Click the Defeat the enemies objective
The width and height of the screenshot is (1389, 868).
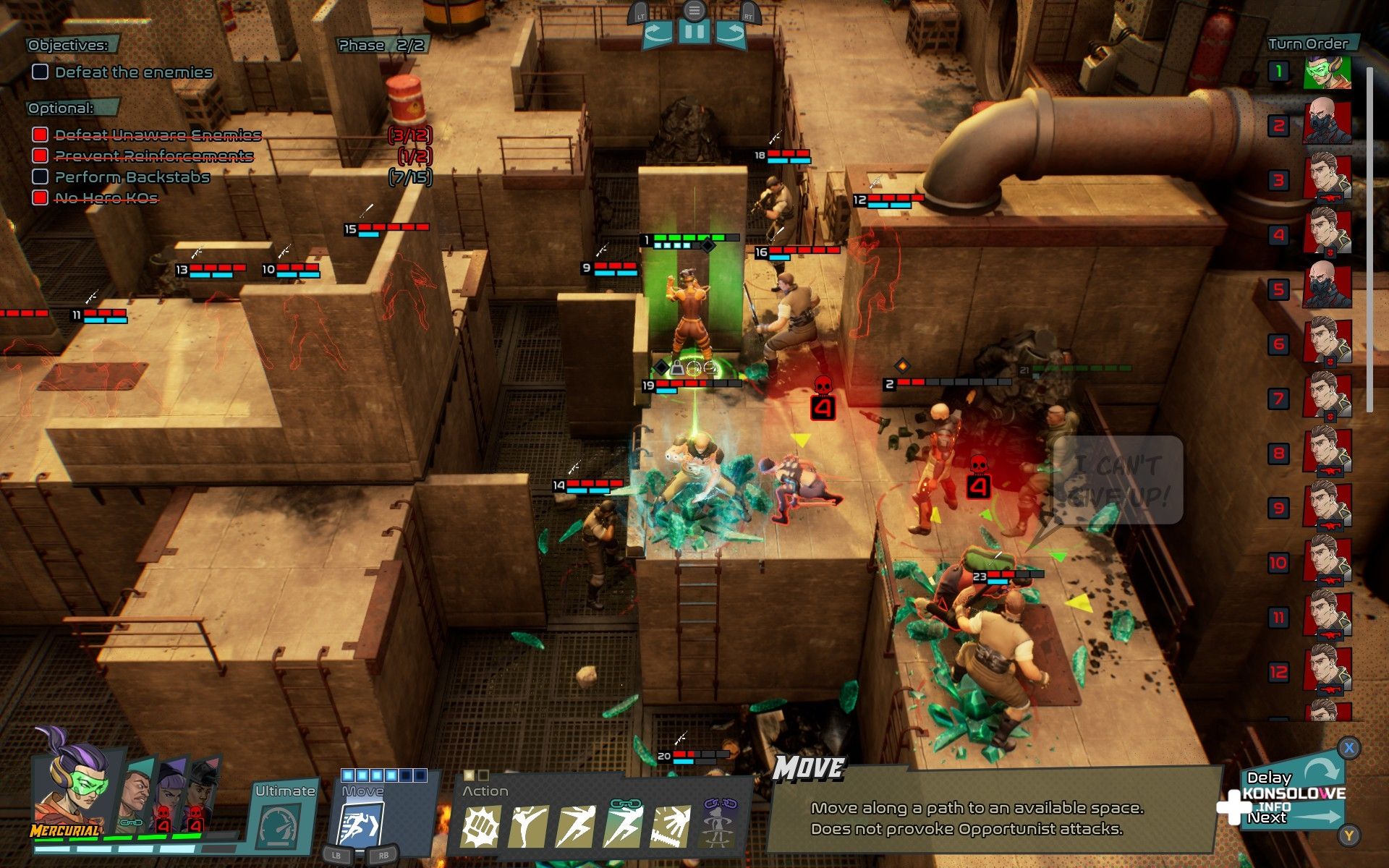click(133, 72)
